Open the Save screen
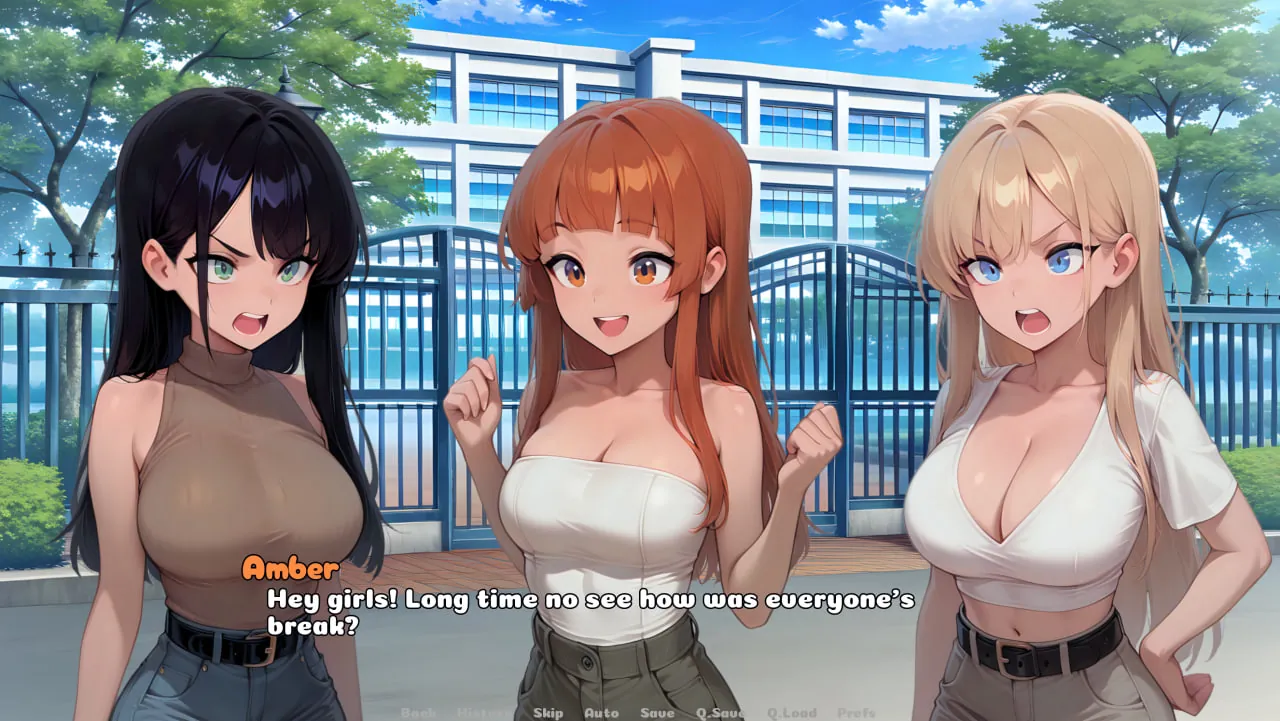 (656, 712)
